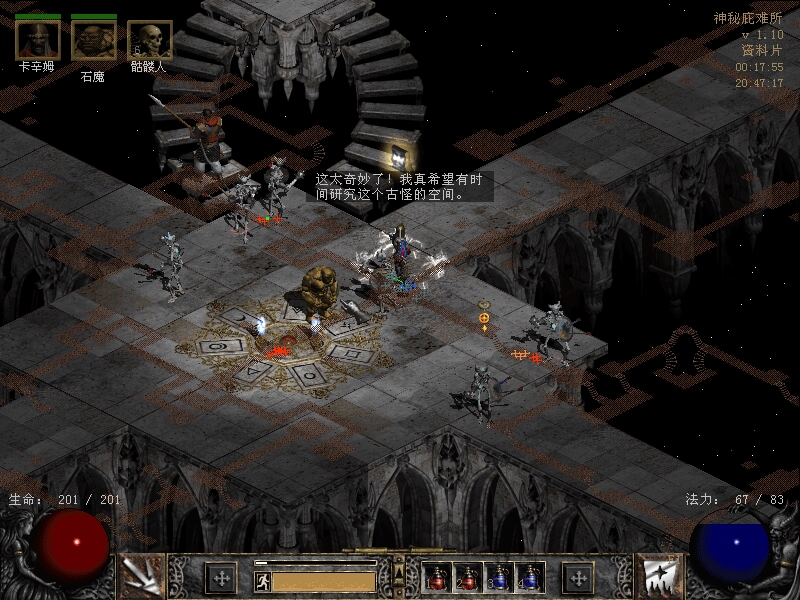800x600 pixels.
Task: Choose the 骷髅人 skeleton summon portrait
Action: pos(150,40)
